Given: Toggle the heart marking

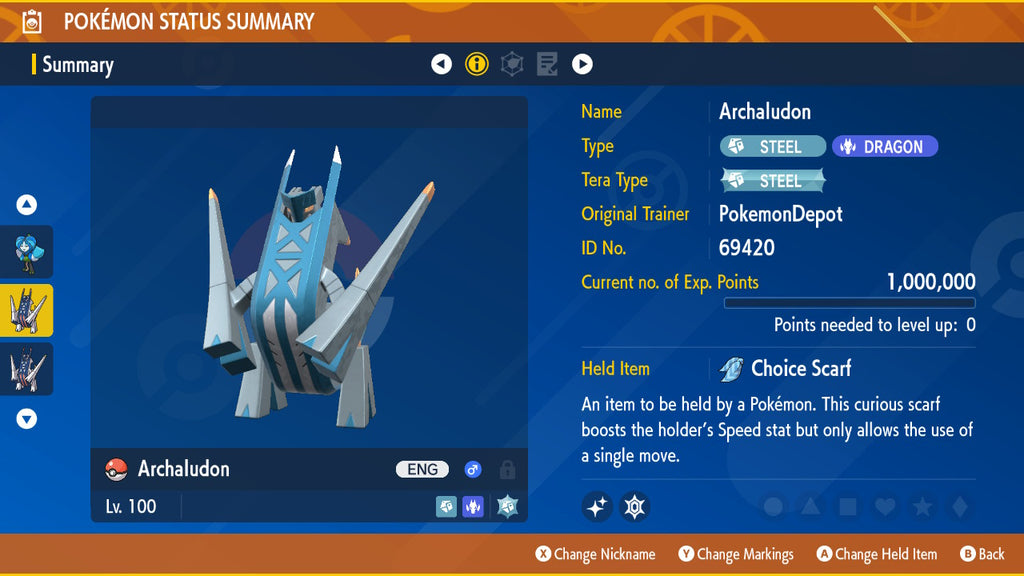Looking at the screenshot, I should coord(885,507).
